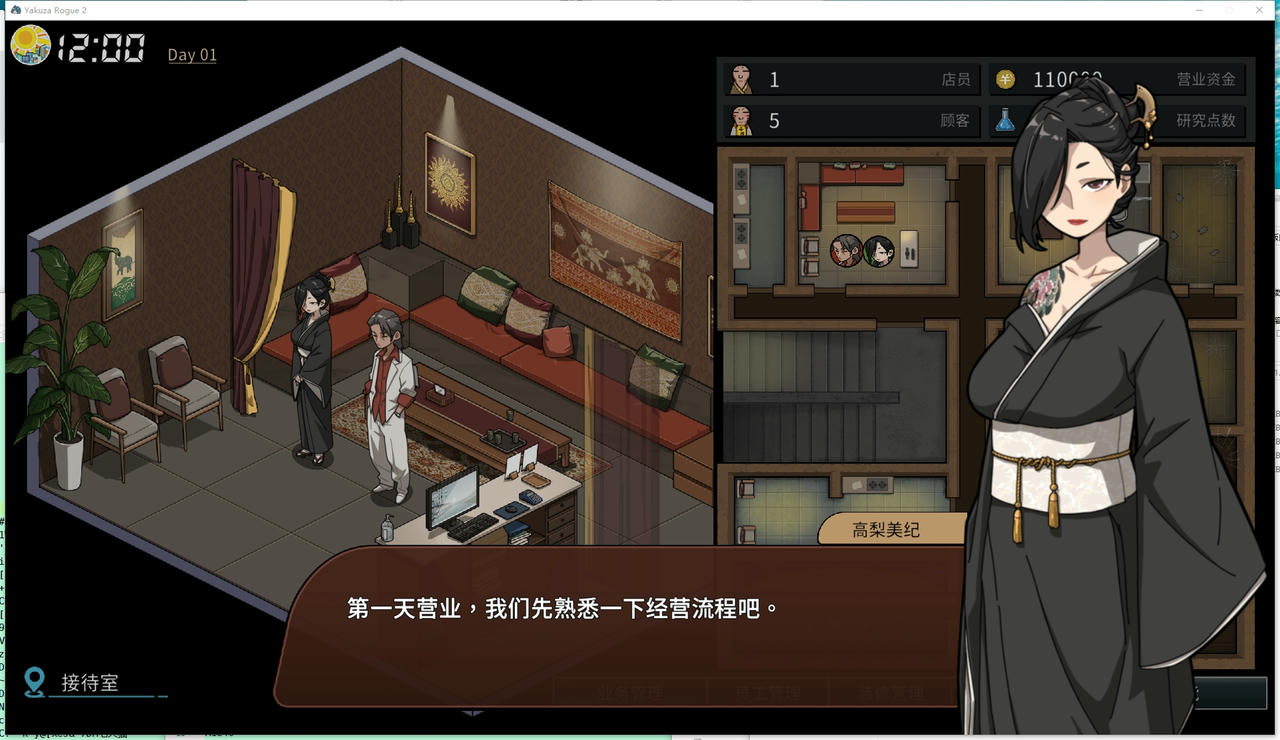1280x740 pixels.
Task: Click the customer (顾客) avatar icon
Action: pyautogui.click(x=742, y=119)
